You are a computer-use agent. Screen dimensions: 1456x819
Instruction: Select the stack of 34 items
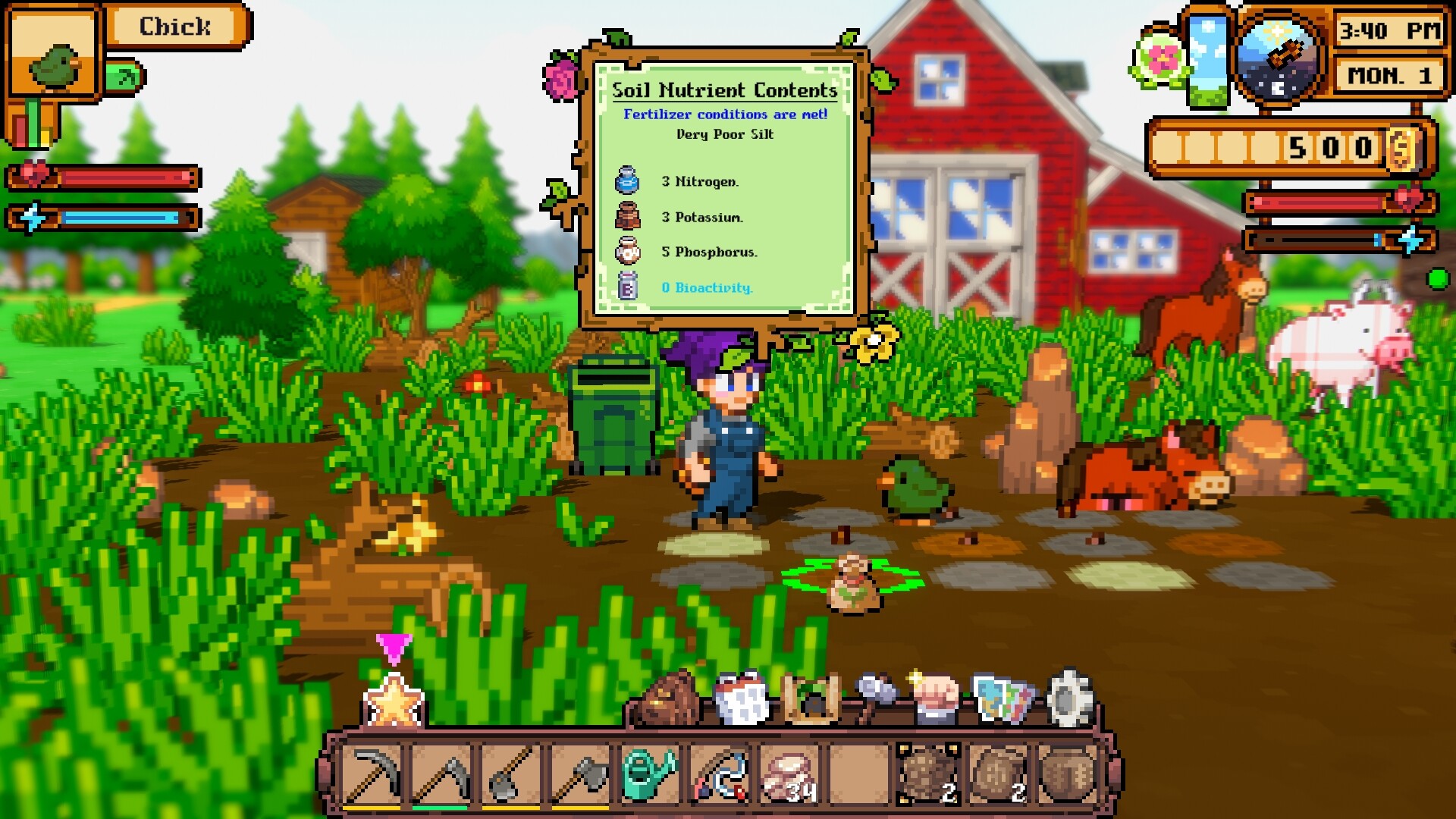(789, 773)
